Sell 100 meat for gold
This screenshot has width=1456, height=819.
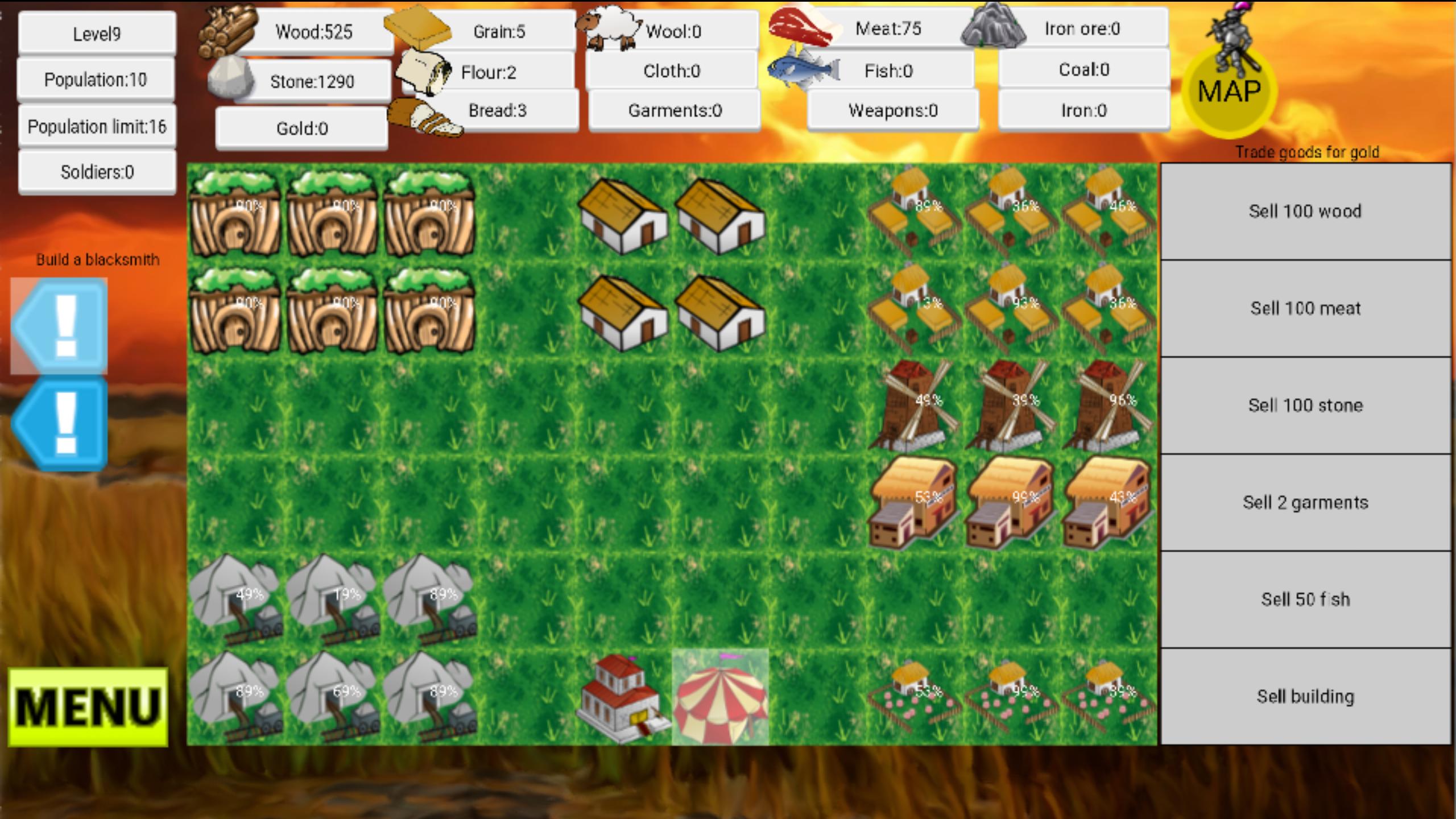click(x=1305, y=309)
